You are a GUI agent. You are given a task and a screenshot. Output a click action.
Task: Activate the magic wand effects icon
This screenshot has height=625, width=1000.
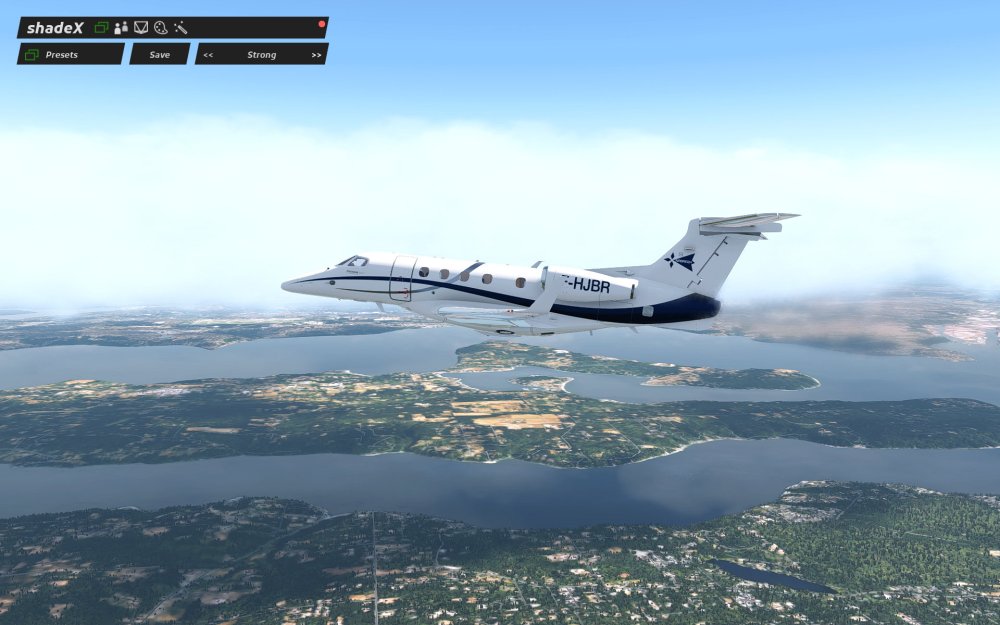click(x=180, y=27)
